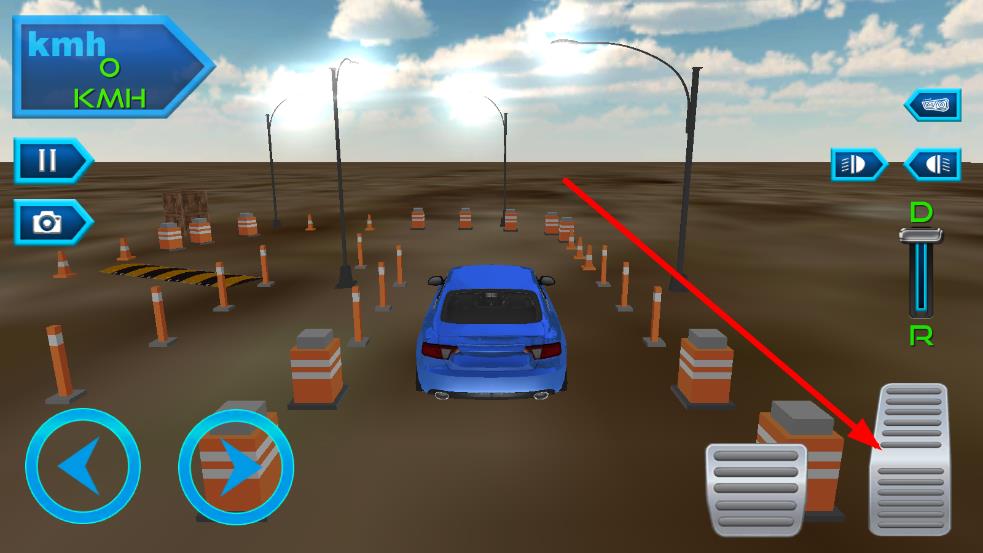Tap the camera view button
This screenshot has width=983, height=553.
pyautogui.click(x=50, y=222)
